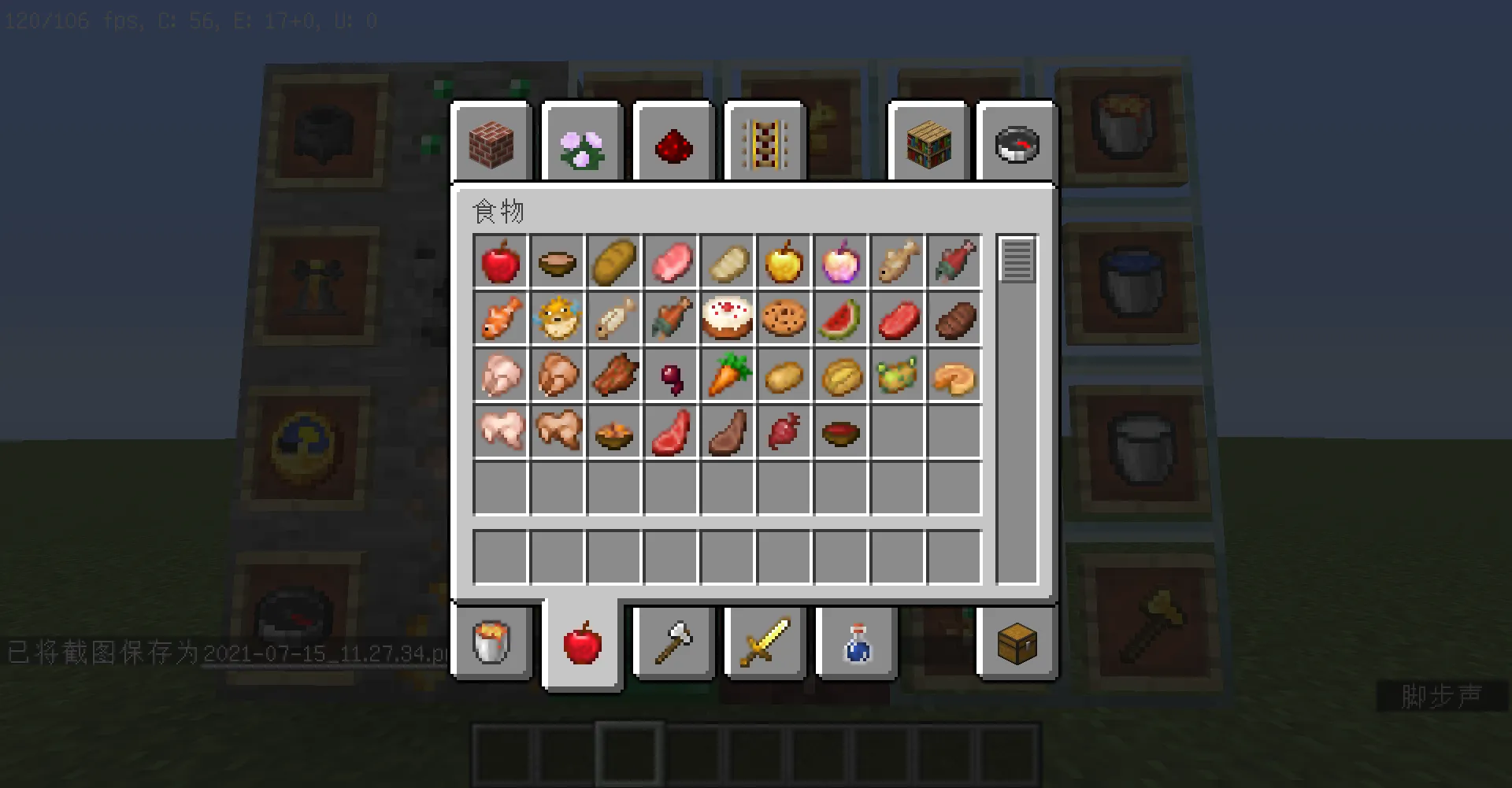1512x788 pixels.
Task: Pick up the bread item
Action: coord(614,262)
